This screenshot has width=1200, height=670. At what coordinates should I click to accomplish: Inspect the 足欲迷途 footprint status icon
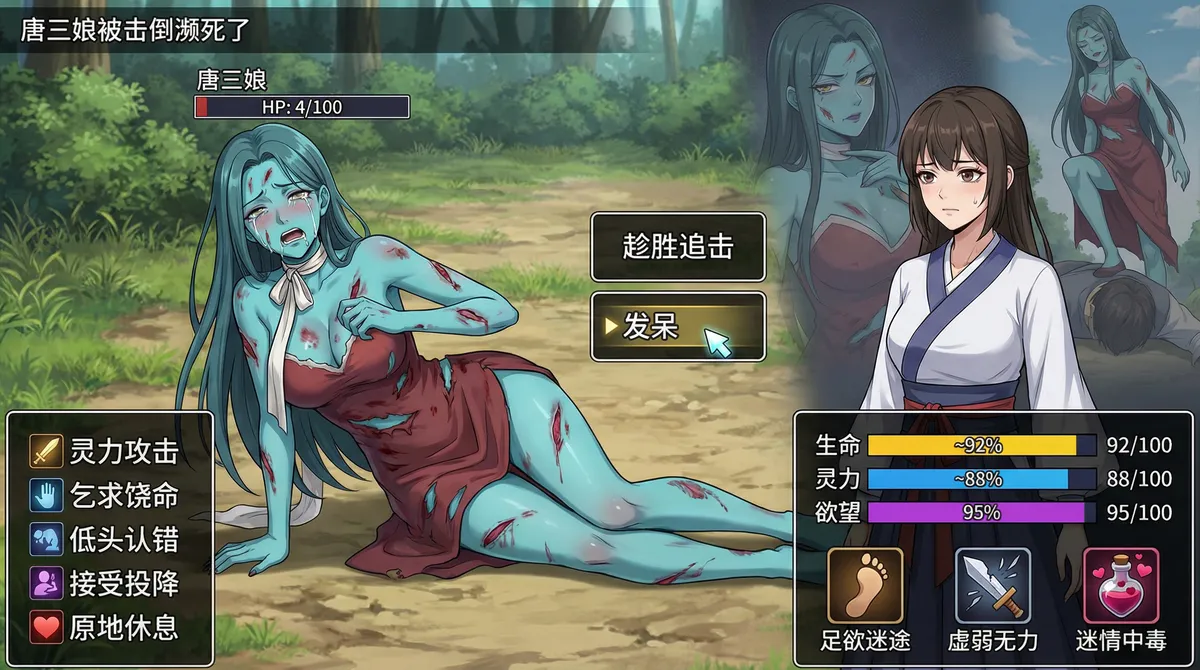(x=865, y=586)
